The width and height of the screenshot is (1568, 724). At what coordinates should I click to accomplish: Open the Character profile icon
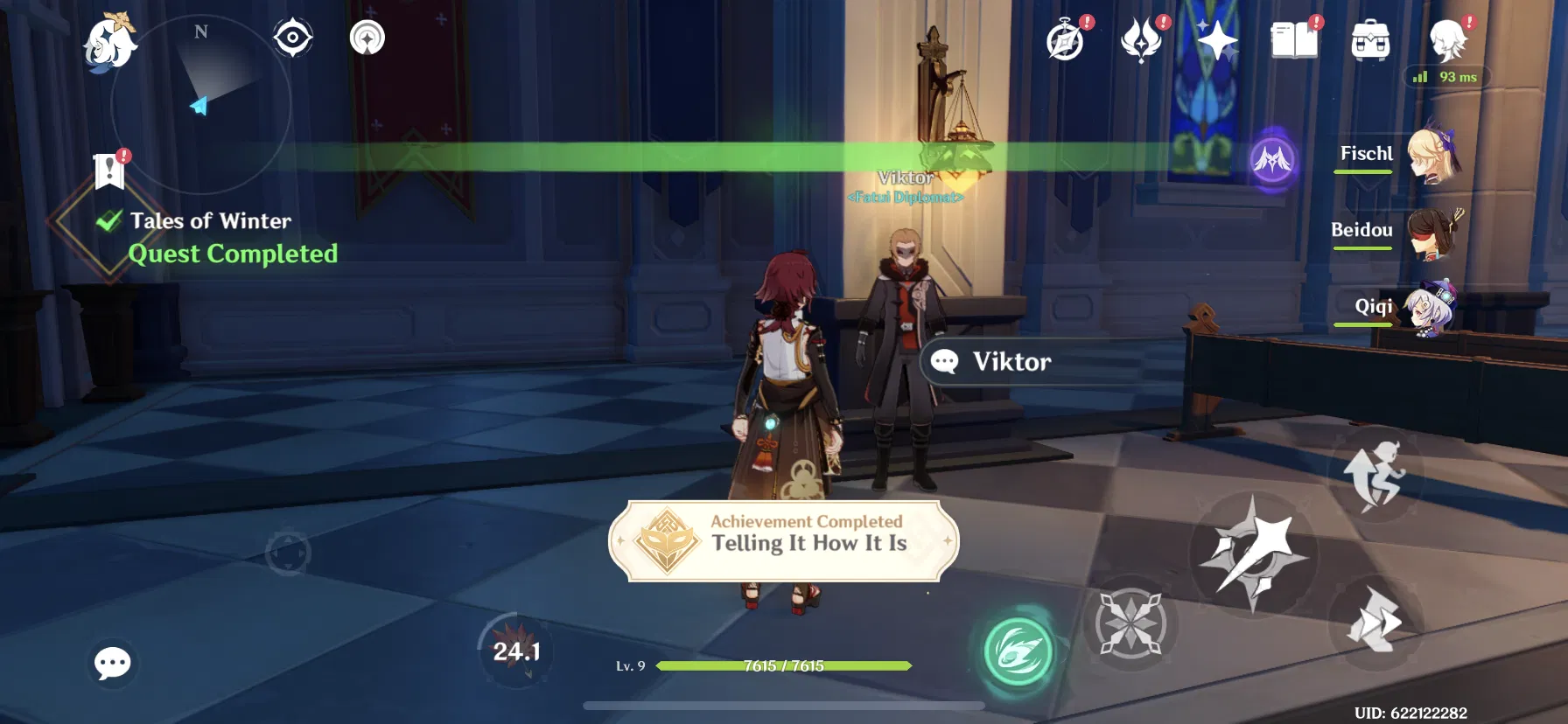[1445, 41]
